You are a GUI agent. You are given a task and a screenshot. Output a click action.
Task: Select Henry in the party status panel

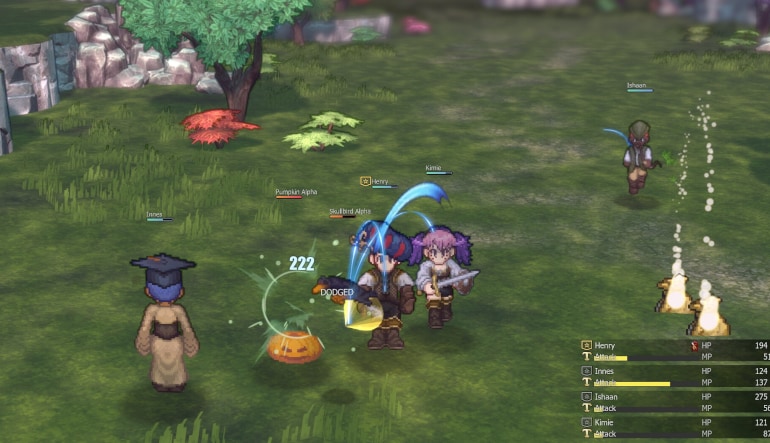click(x=606, y=345)
